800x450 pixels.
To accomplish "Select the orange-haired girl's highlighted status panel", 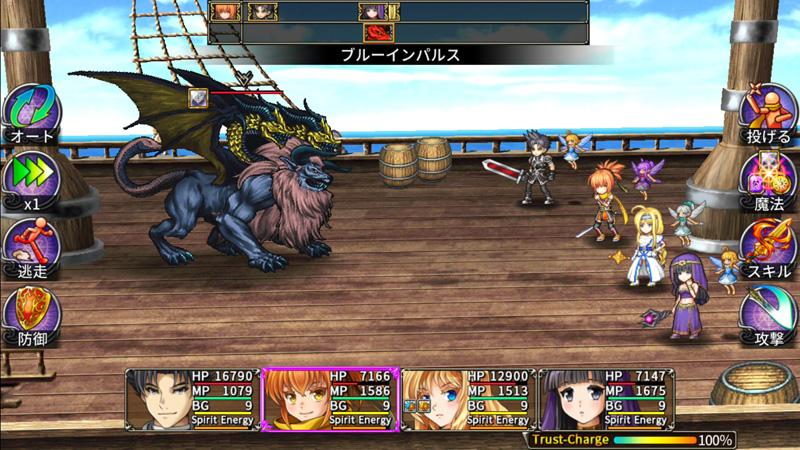I will 329,399.
